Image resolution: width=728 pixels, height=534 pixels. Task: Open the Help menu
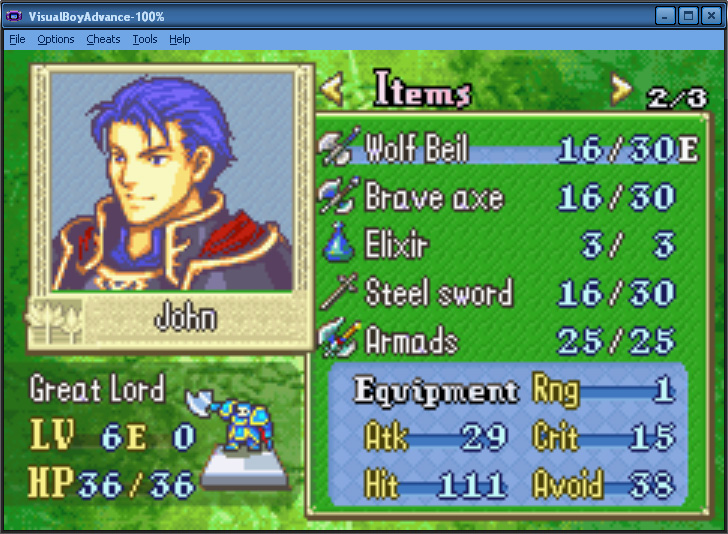[180, 39]
